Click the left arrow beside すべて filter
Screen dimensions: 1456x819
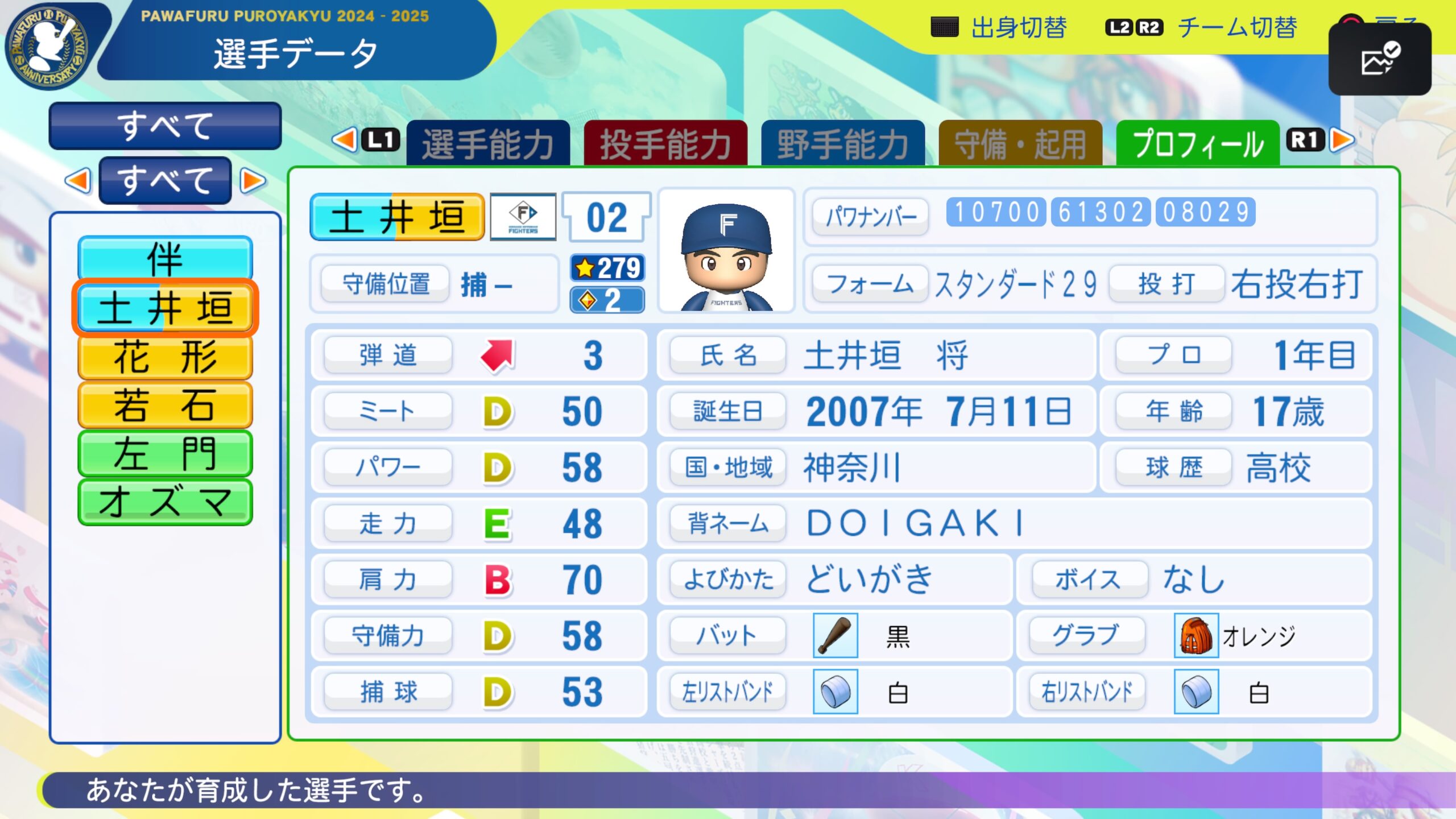[78, 181]
